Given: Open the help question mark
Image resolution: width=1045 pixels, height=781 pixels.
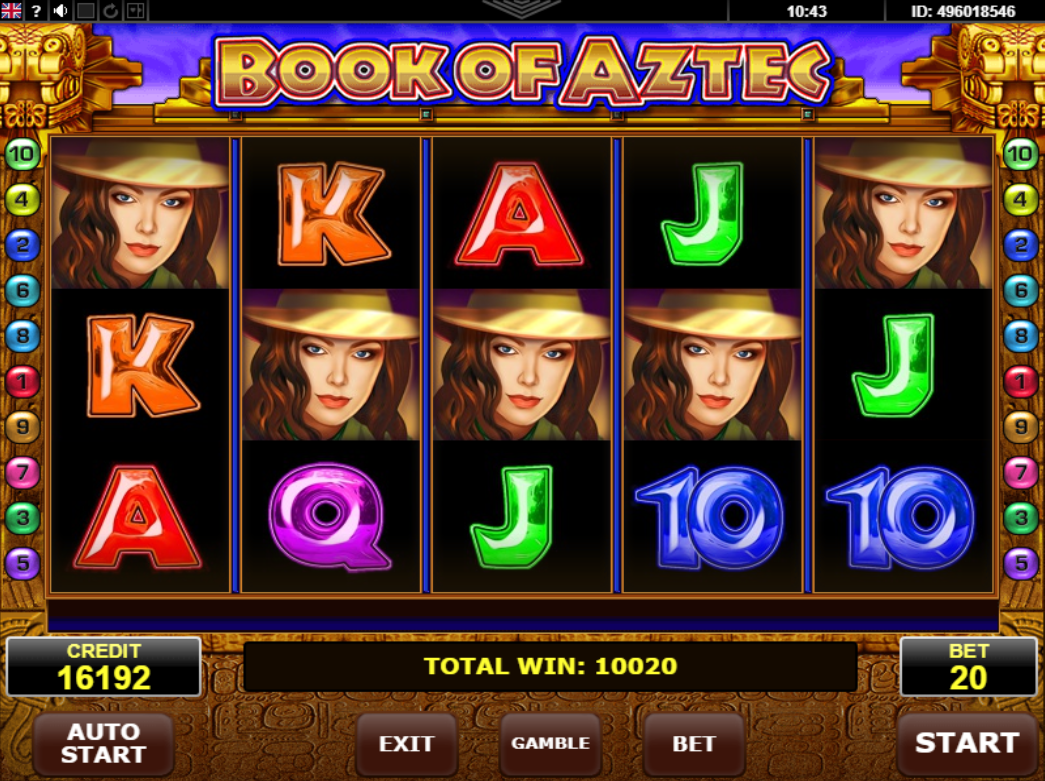Looking at the screenshot, I should tap(36, 11).
